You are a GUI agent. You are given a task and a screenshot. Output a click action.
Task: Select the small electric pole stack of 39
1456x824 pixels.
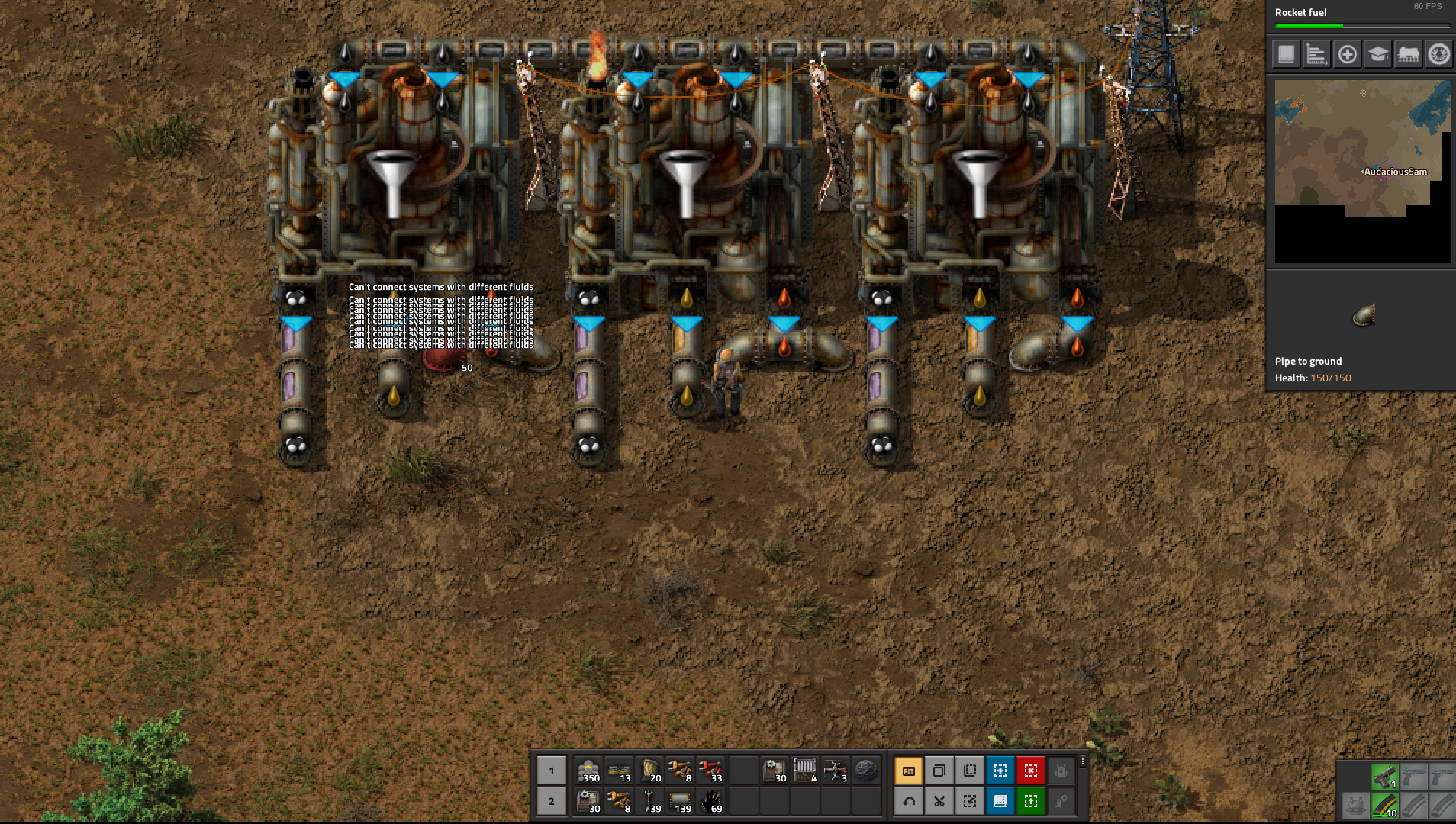649,801
